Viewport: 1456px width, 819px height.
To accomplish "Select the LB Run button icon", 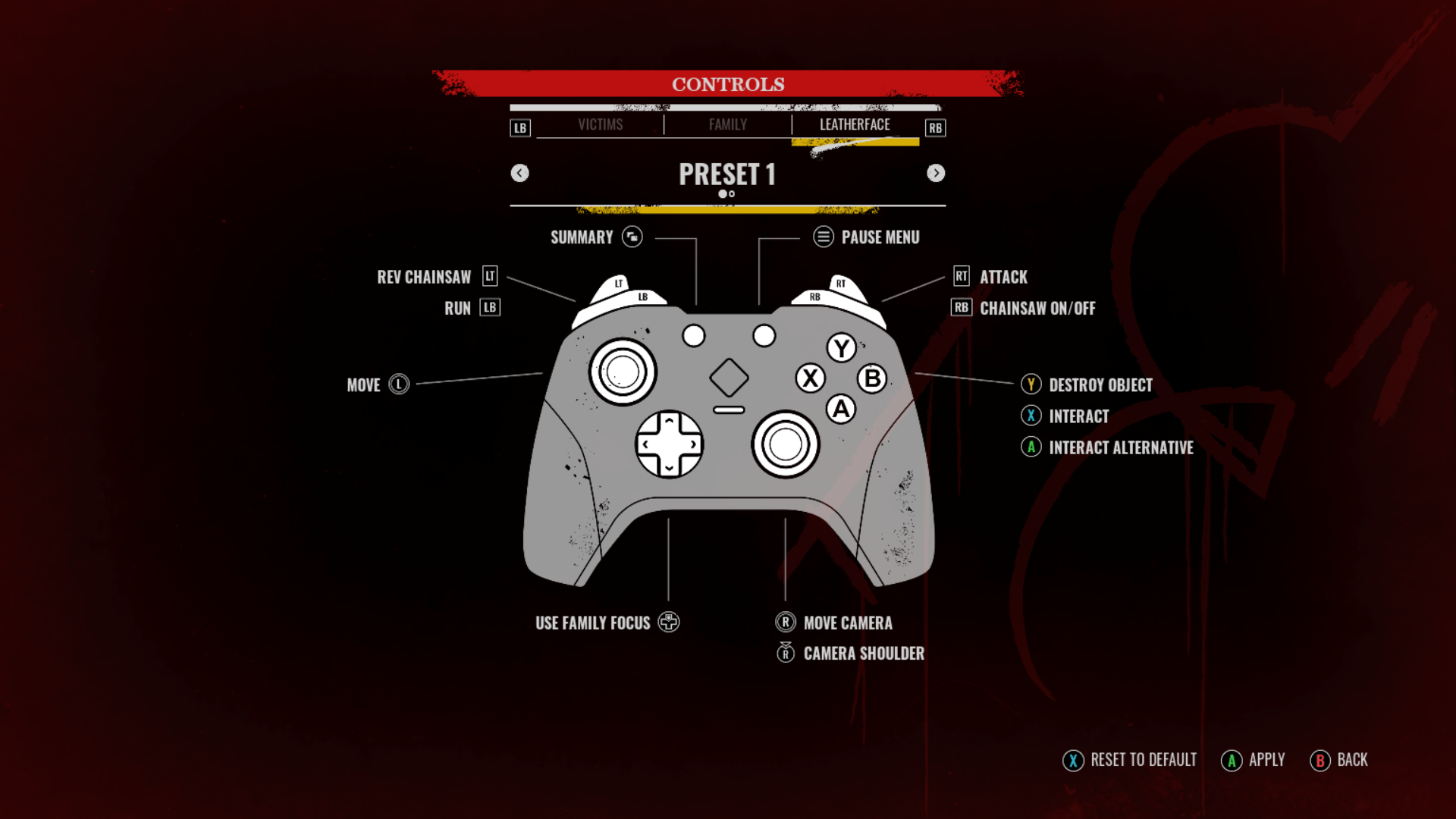I will pyautogui.click(x=490, y=307).
